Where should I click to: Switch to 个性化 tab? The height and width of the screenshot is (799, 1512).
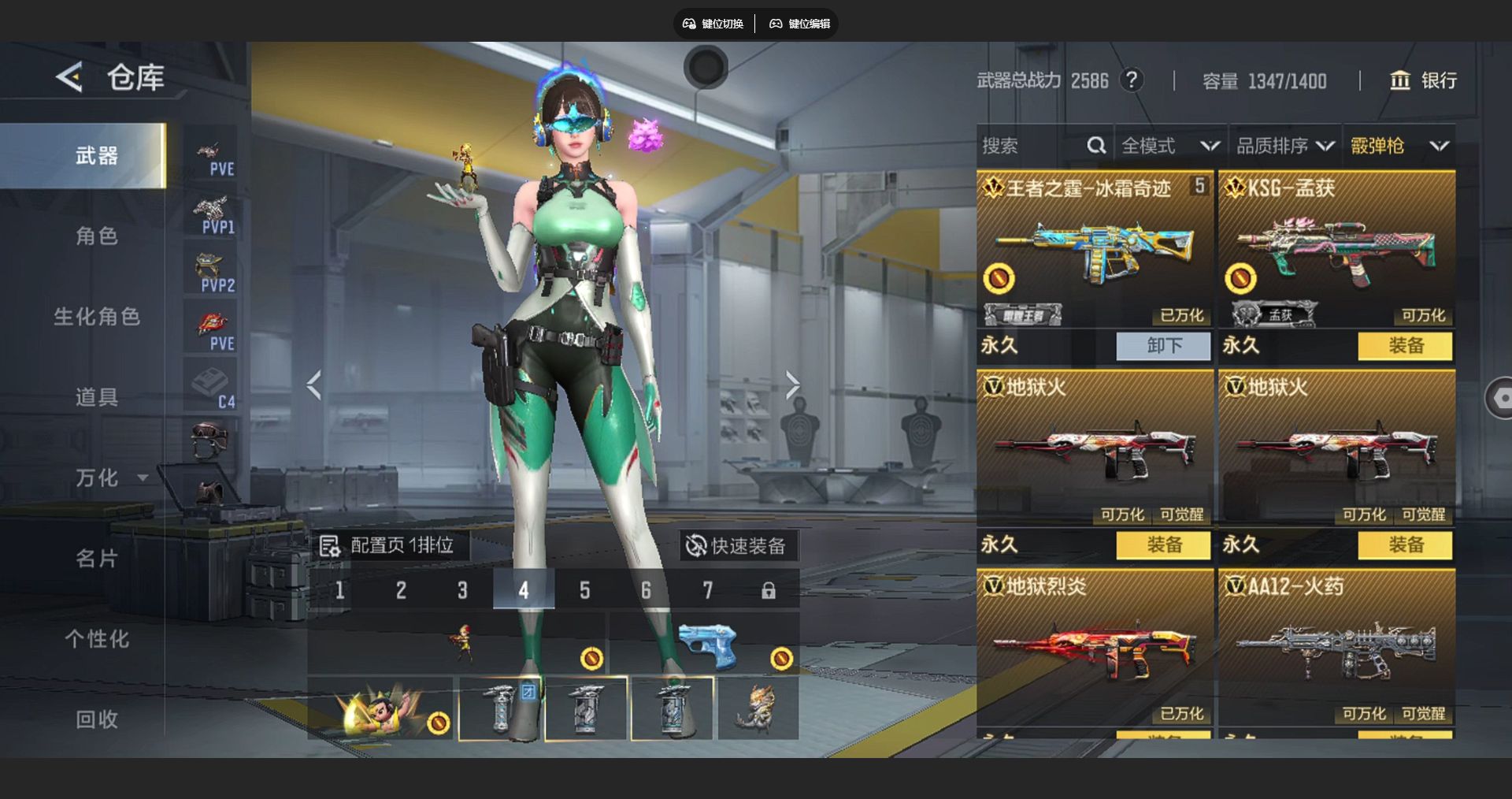(x=96, y=639)
